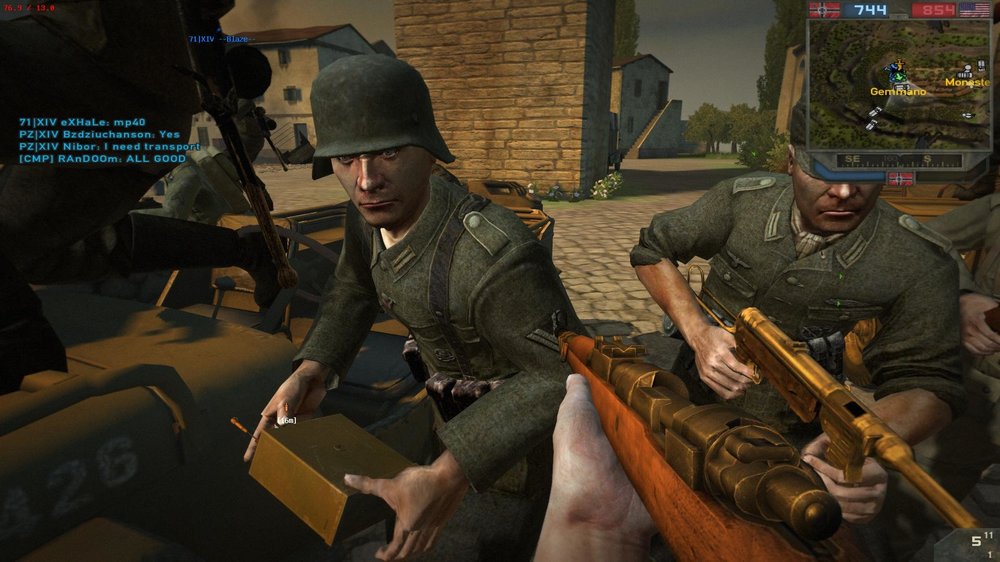Click the American team flag beside 854

point(974,10)
